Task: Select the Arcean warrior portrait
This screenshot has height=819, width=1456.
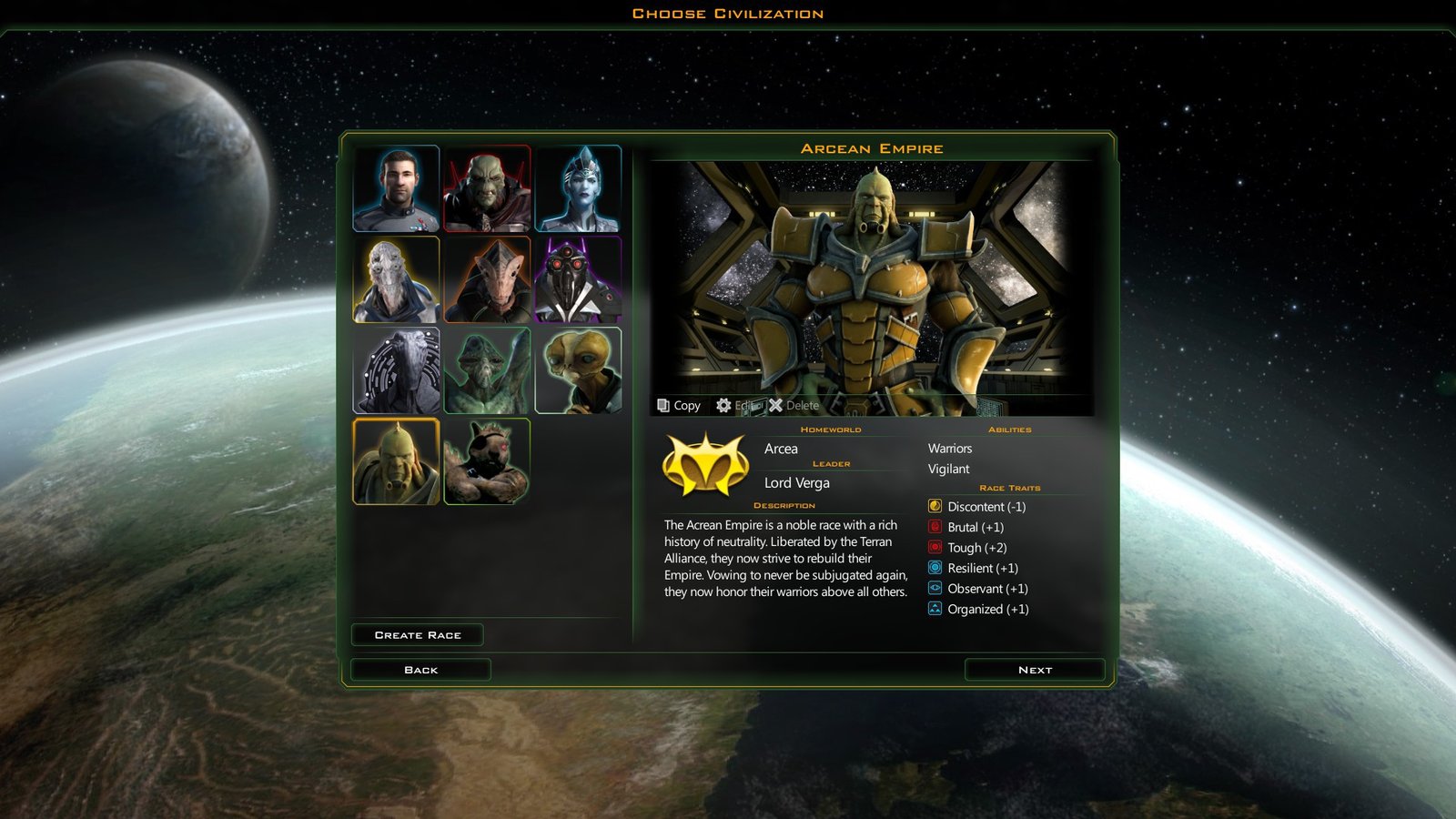Action: [396, 461]
